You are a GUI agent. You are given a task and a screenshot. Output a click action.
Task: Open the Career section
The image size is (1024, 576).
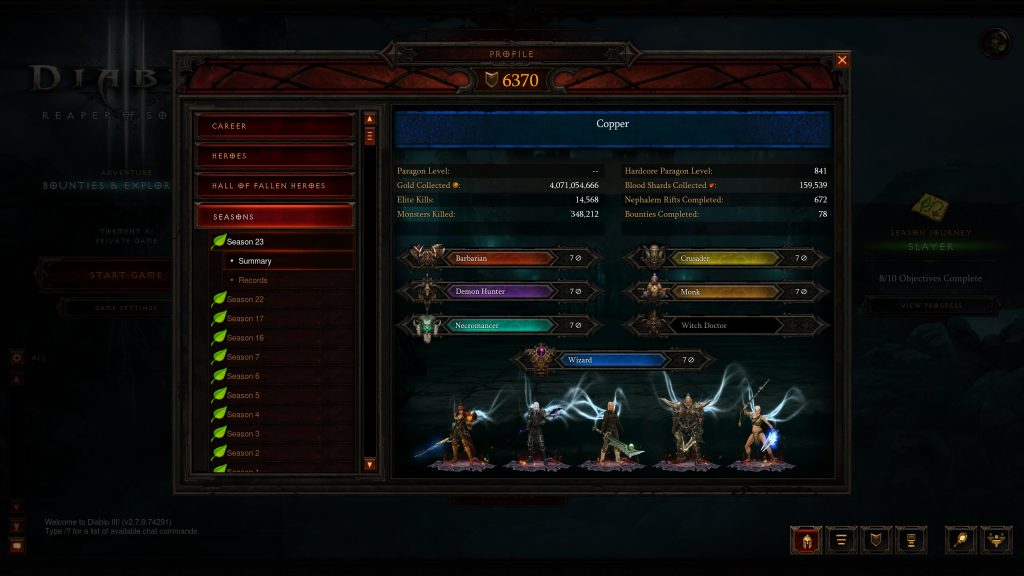click(275, 126)
